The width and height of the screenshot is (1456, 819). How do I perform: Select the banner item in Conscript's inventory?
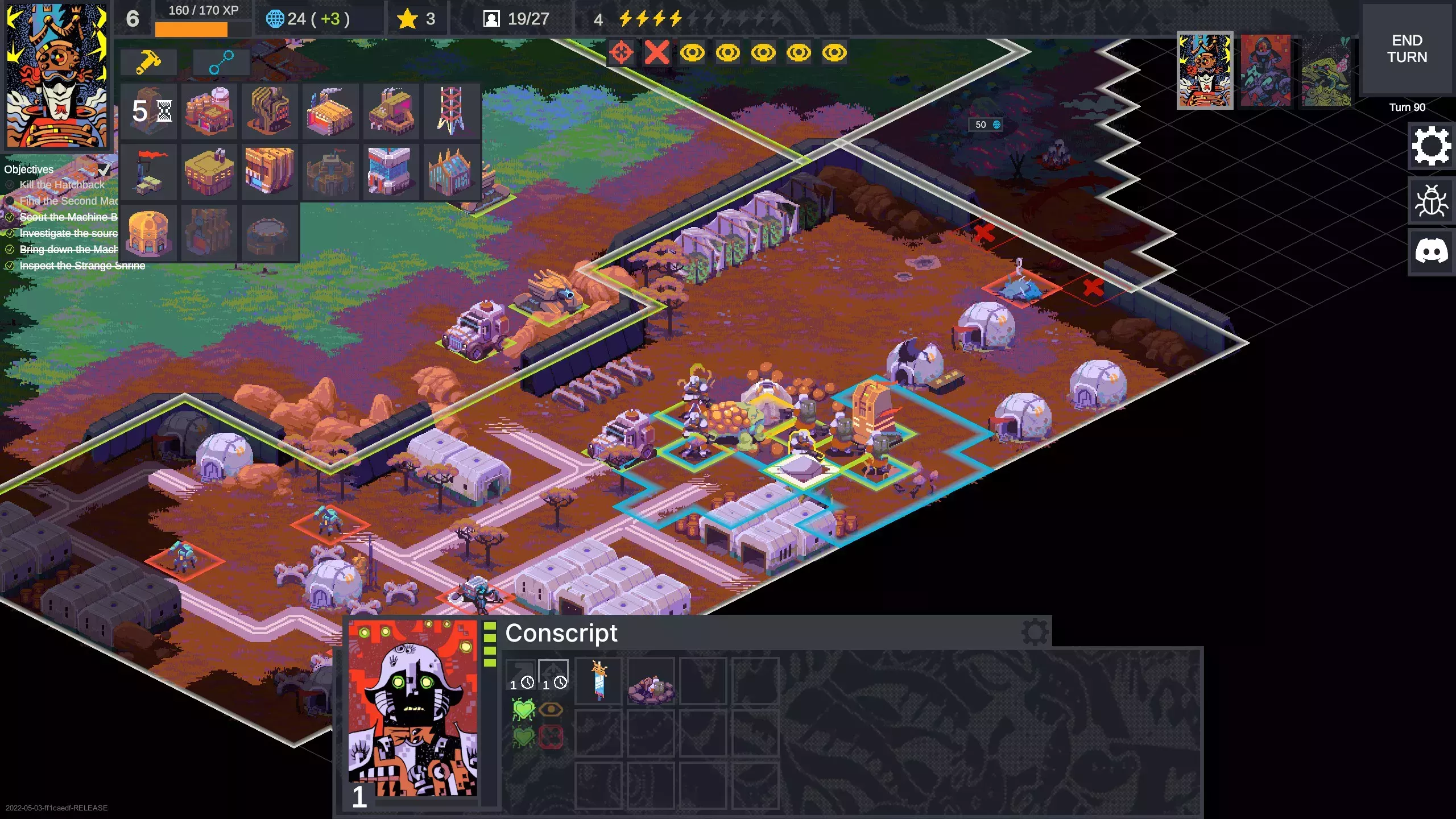pos(599,681)
